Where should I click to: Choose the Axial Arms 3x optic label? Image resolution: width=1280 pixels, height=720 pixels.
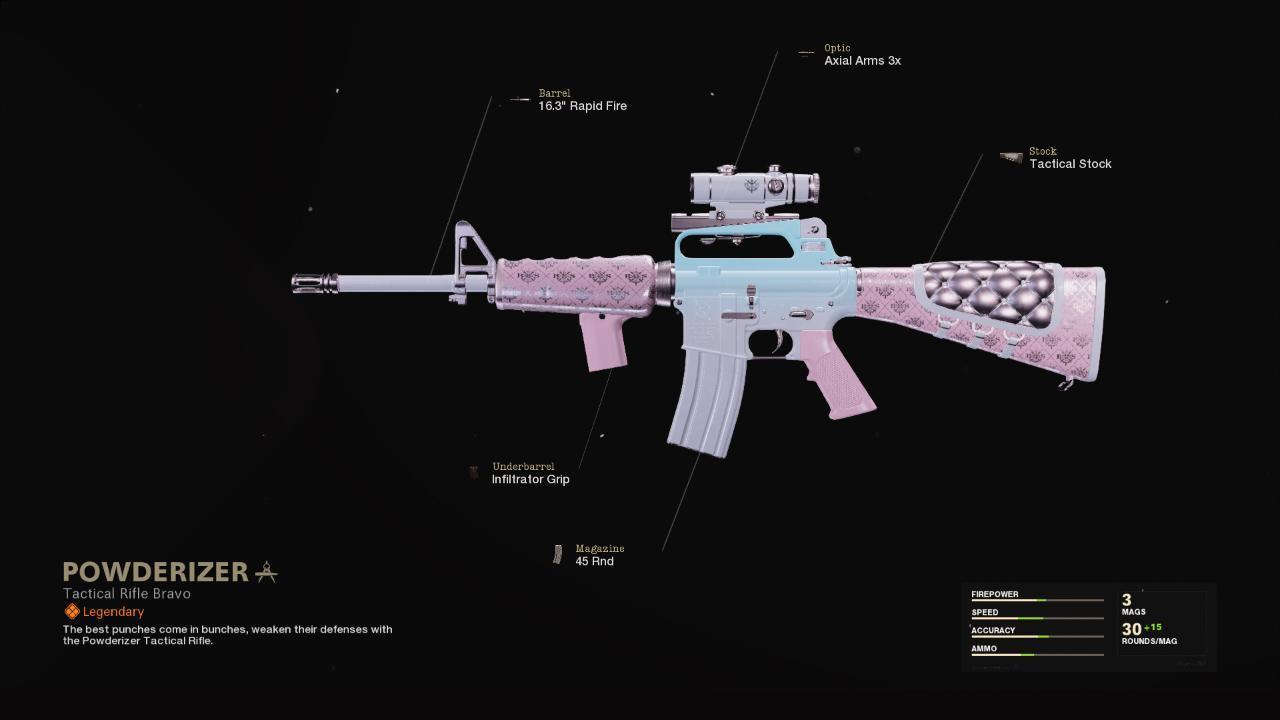pyautogui.click(x=862, y=61)
